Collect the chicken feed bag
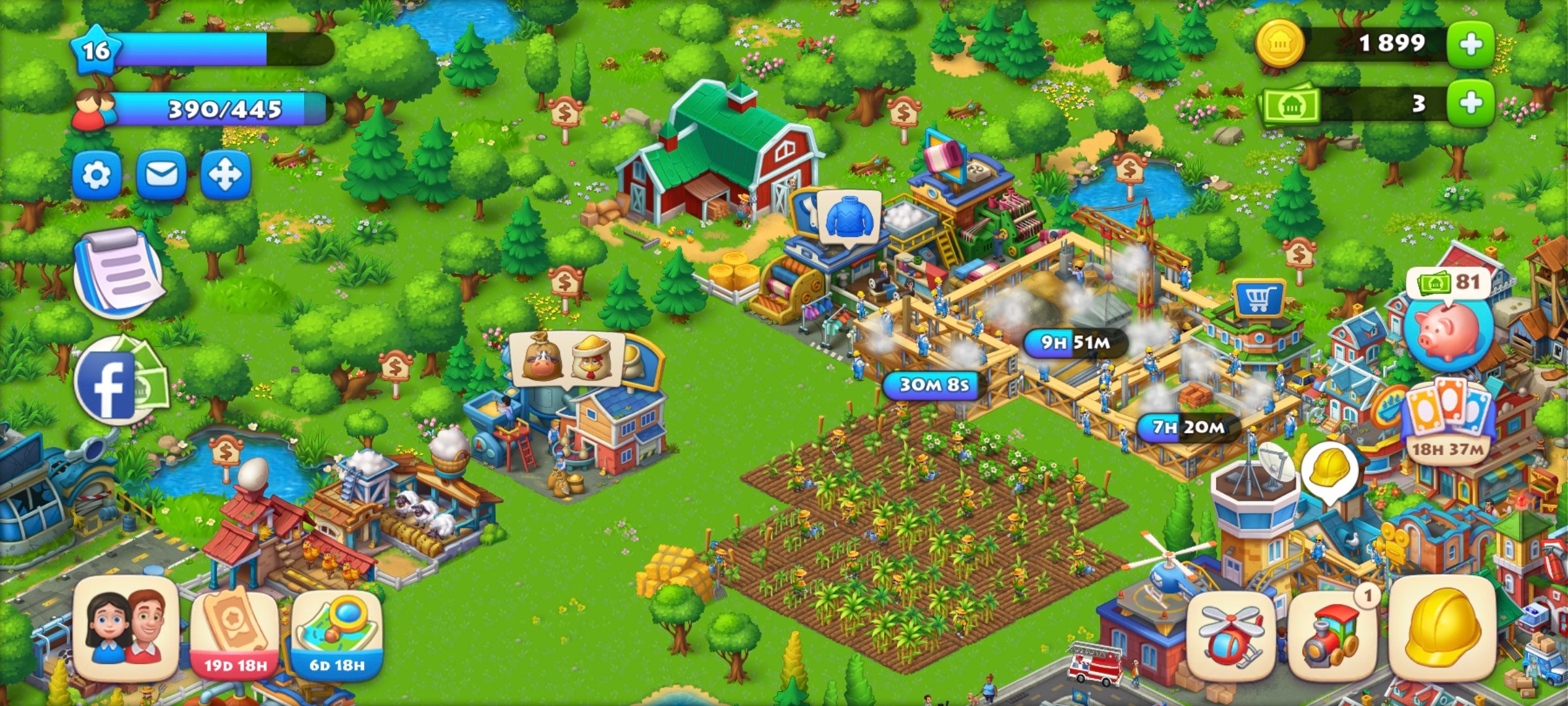The image size is (1568, 706). (592, 358)
